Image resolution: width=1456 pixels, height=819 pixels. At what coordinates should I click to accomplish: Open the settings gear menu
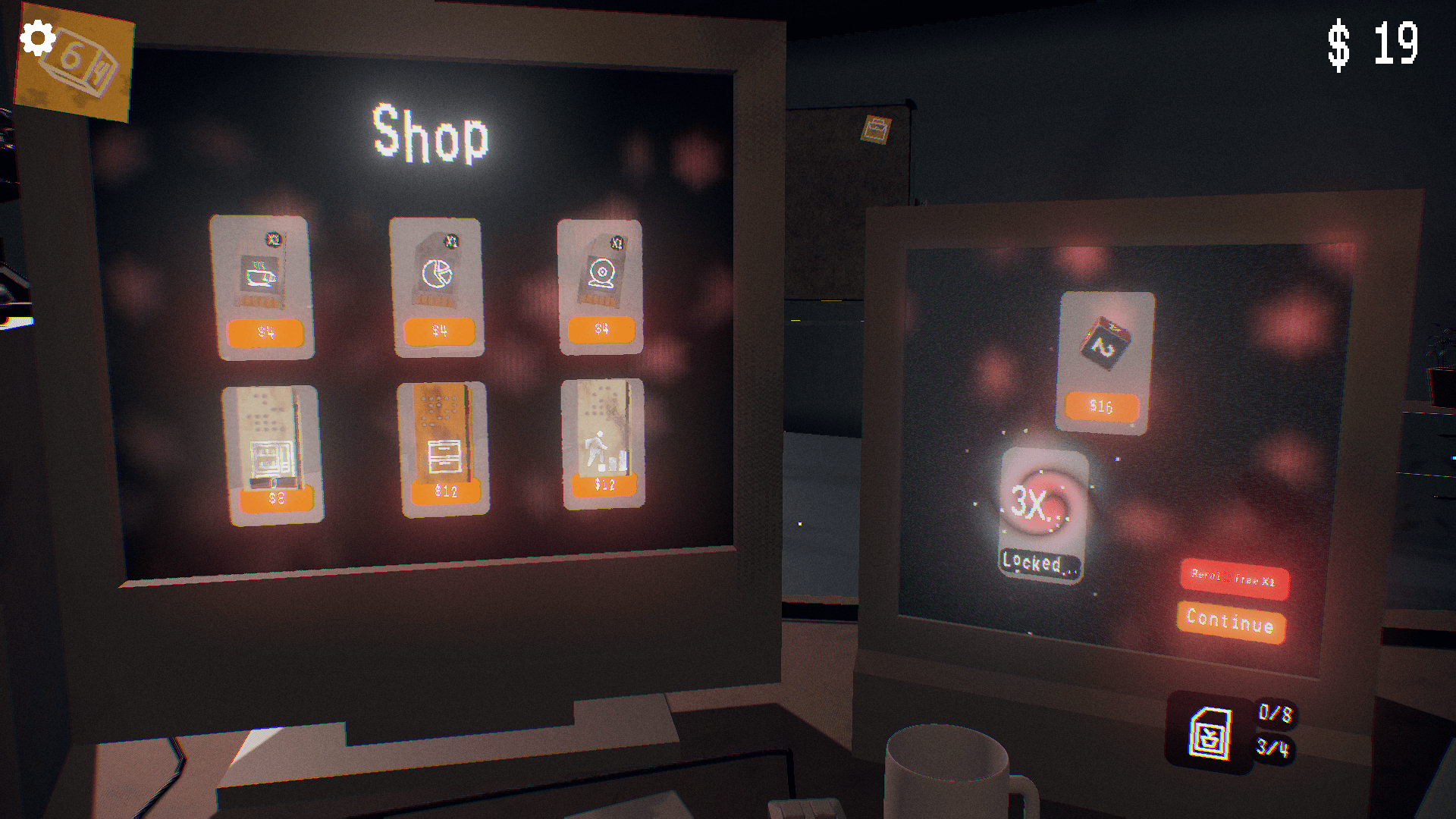pyautogui.click(x=37, y=38)
